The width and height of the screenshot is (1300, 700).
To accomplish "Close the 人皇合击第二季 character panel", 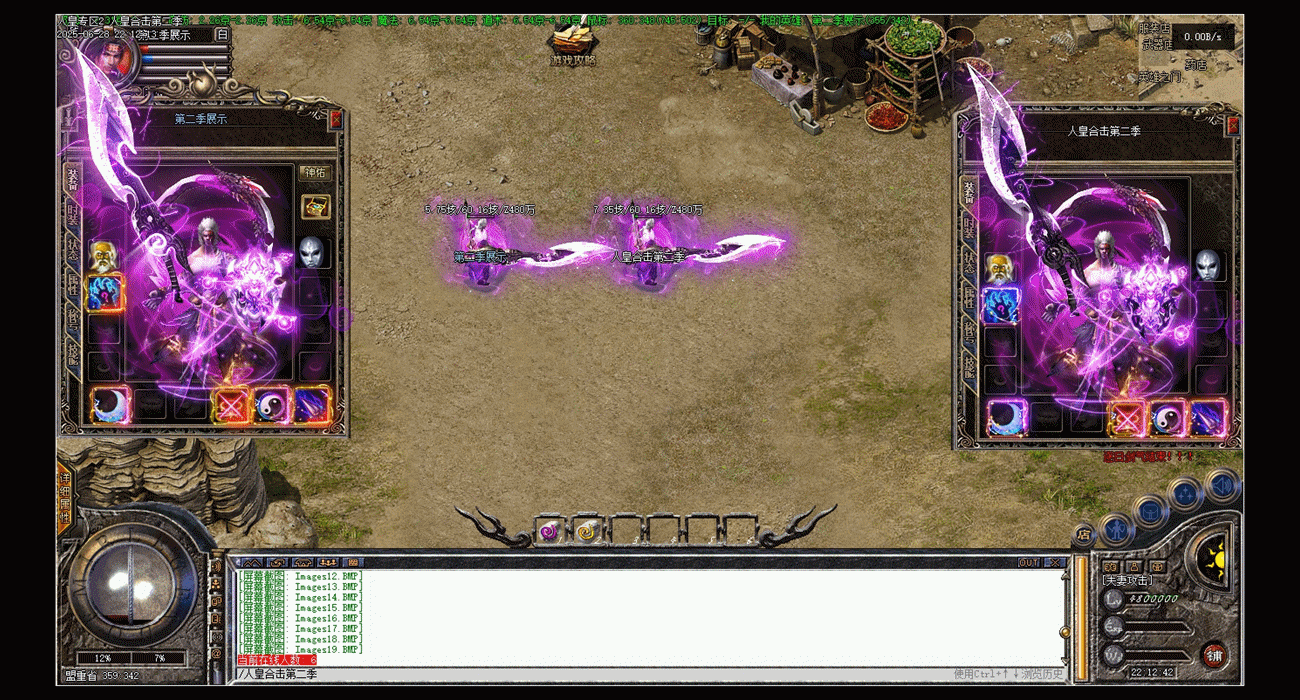I will click(1232, 126).
